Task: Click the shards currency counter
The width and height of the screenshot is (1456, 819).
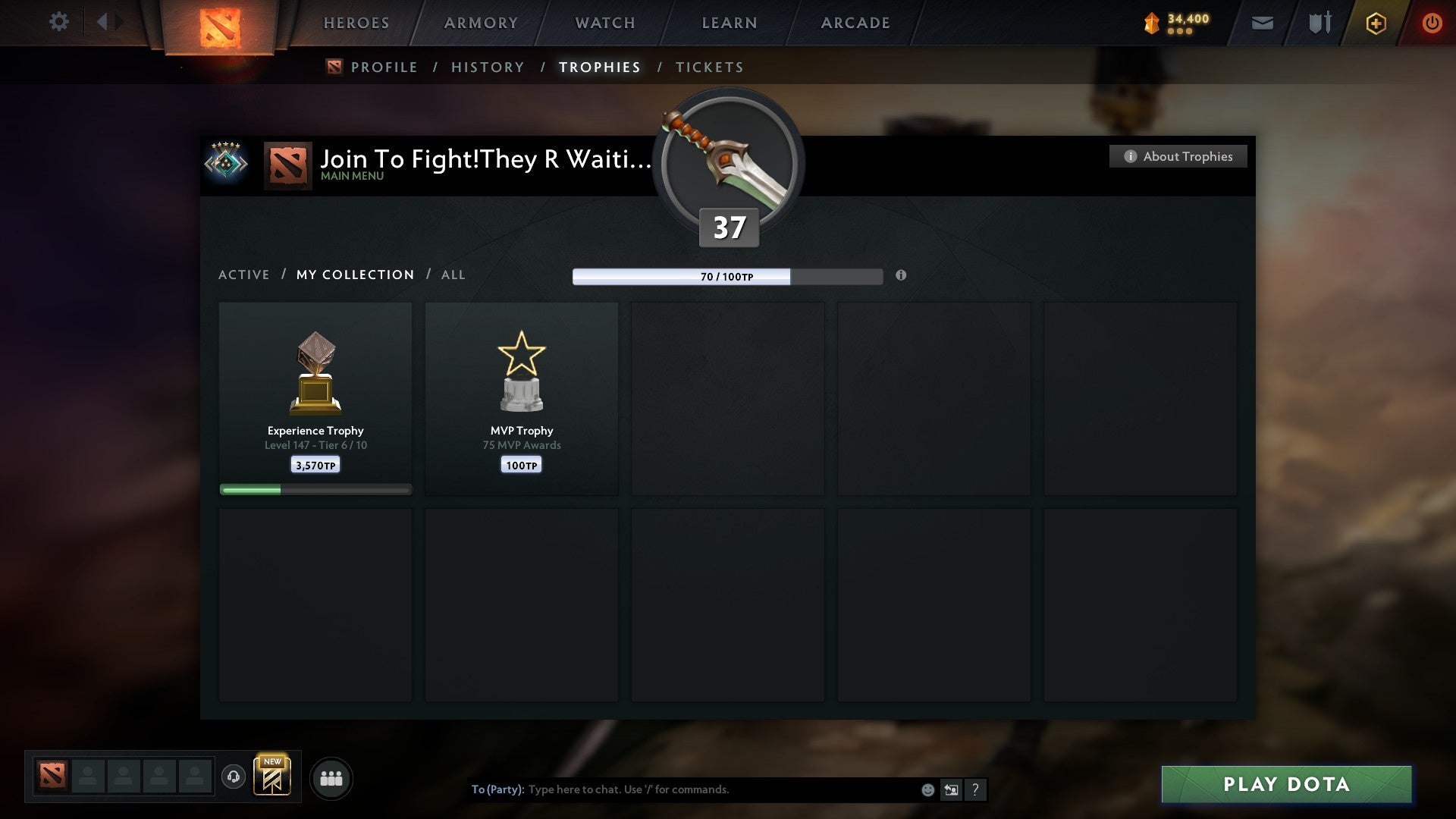Action: [1178, 22]
